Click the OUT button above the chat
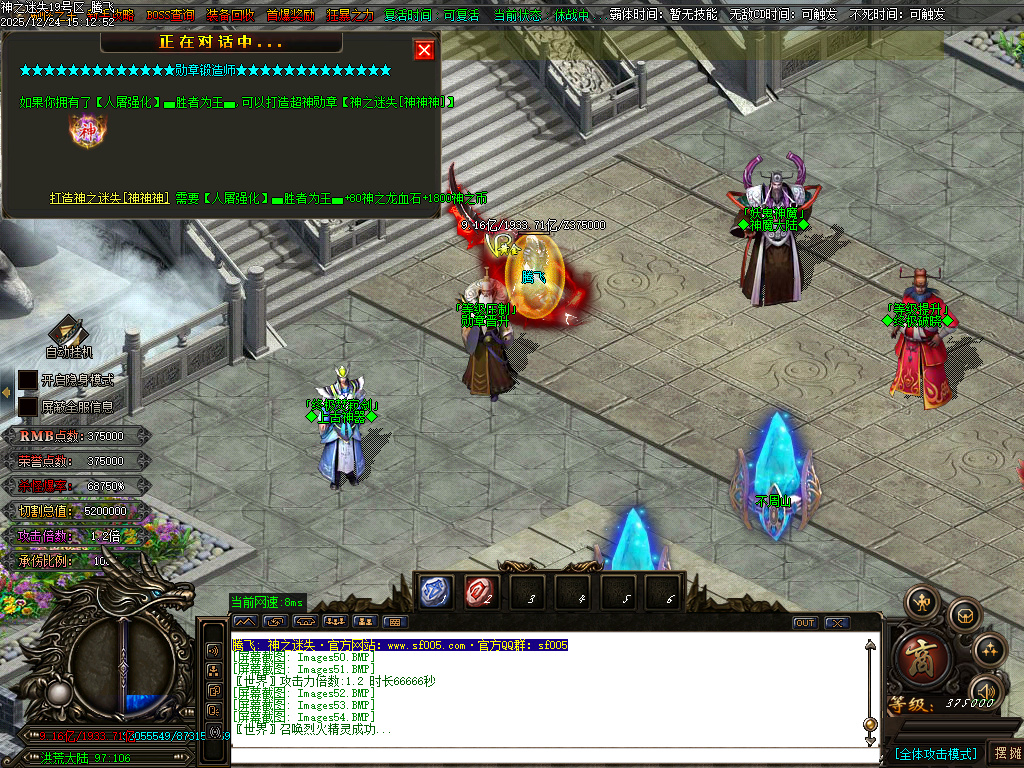The height and width of the screenshot is (768, 1024). pyautogui.click(x=805, y=623)
